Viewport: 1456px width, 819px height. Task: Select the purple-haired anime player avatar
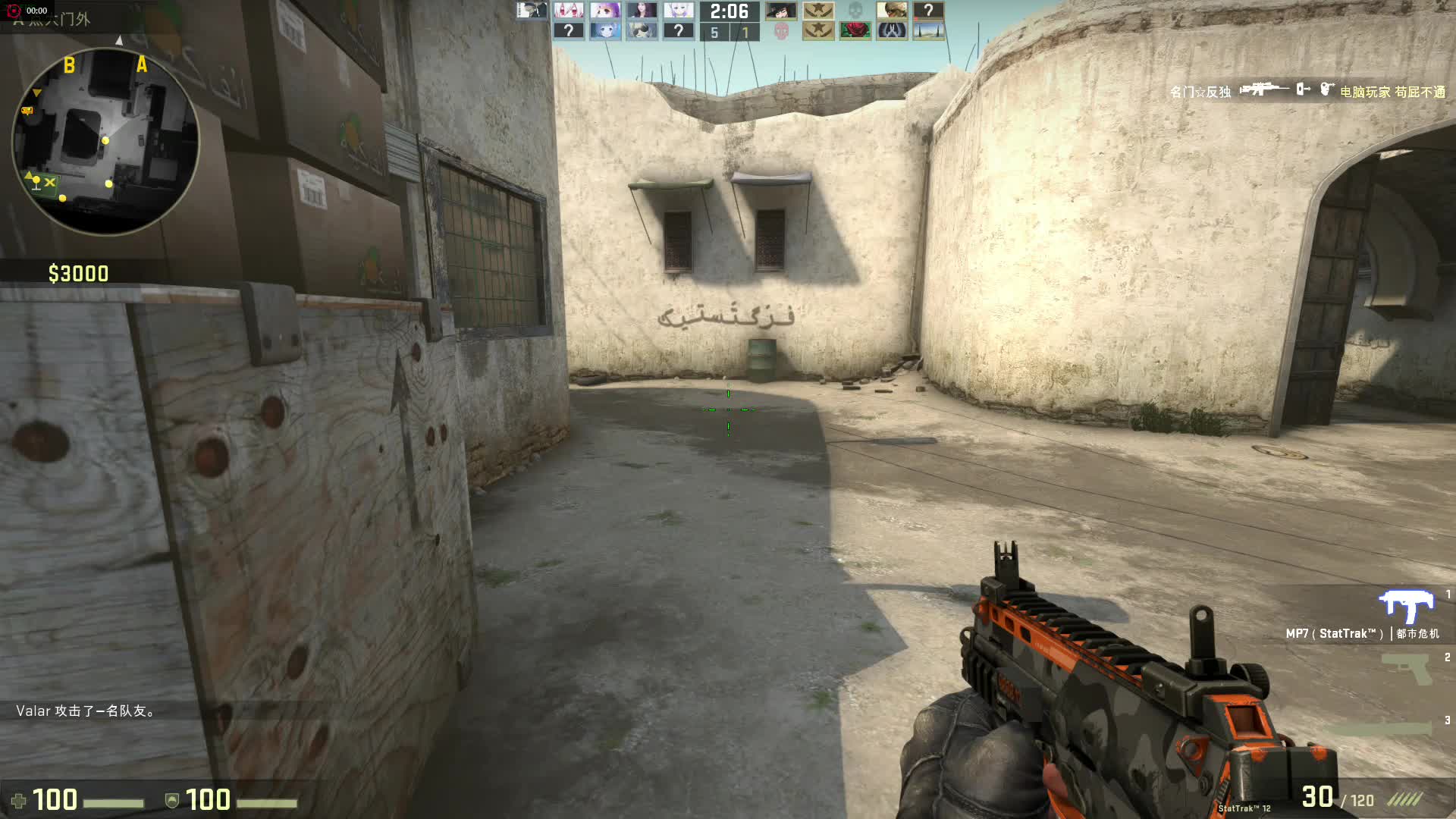click(x=605, y=11)
